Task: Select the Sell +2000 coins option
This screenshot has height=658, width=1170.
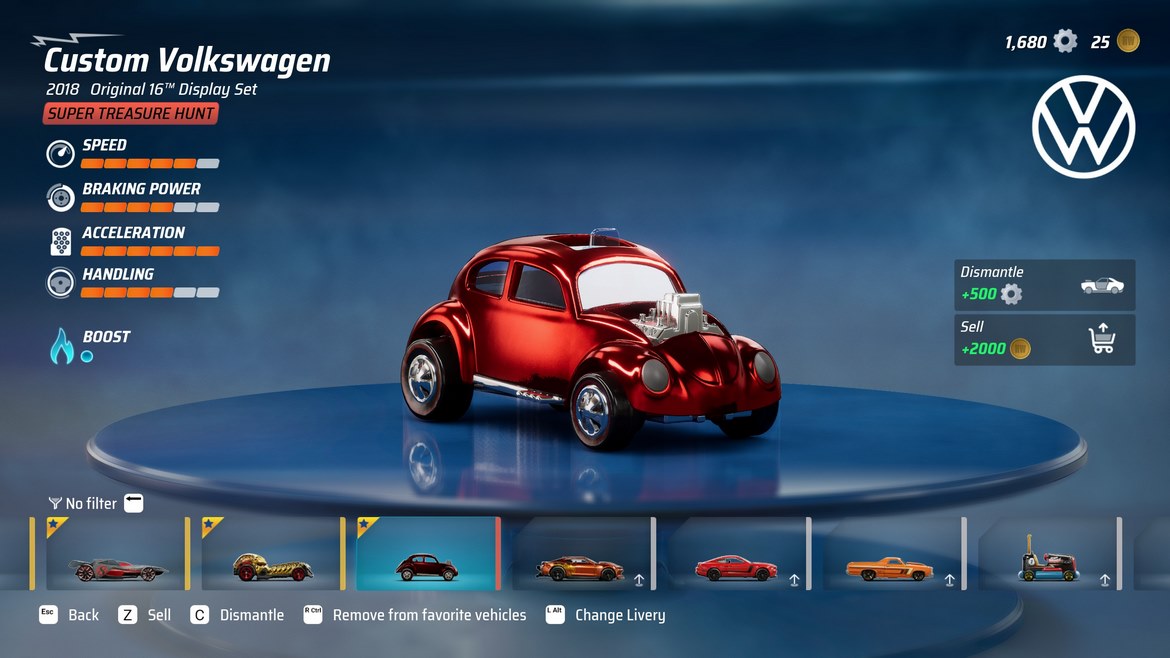Action: 1044,340
